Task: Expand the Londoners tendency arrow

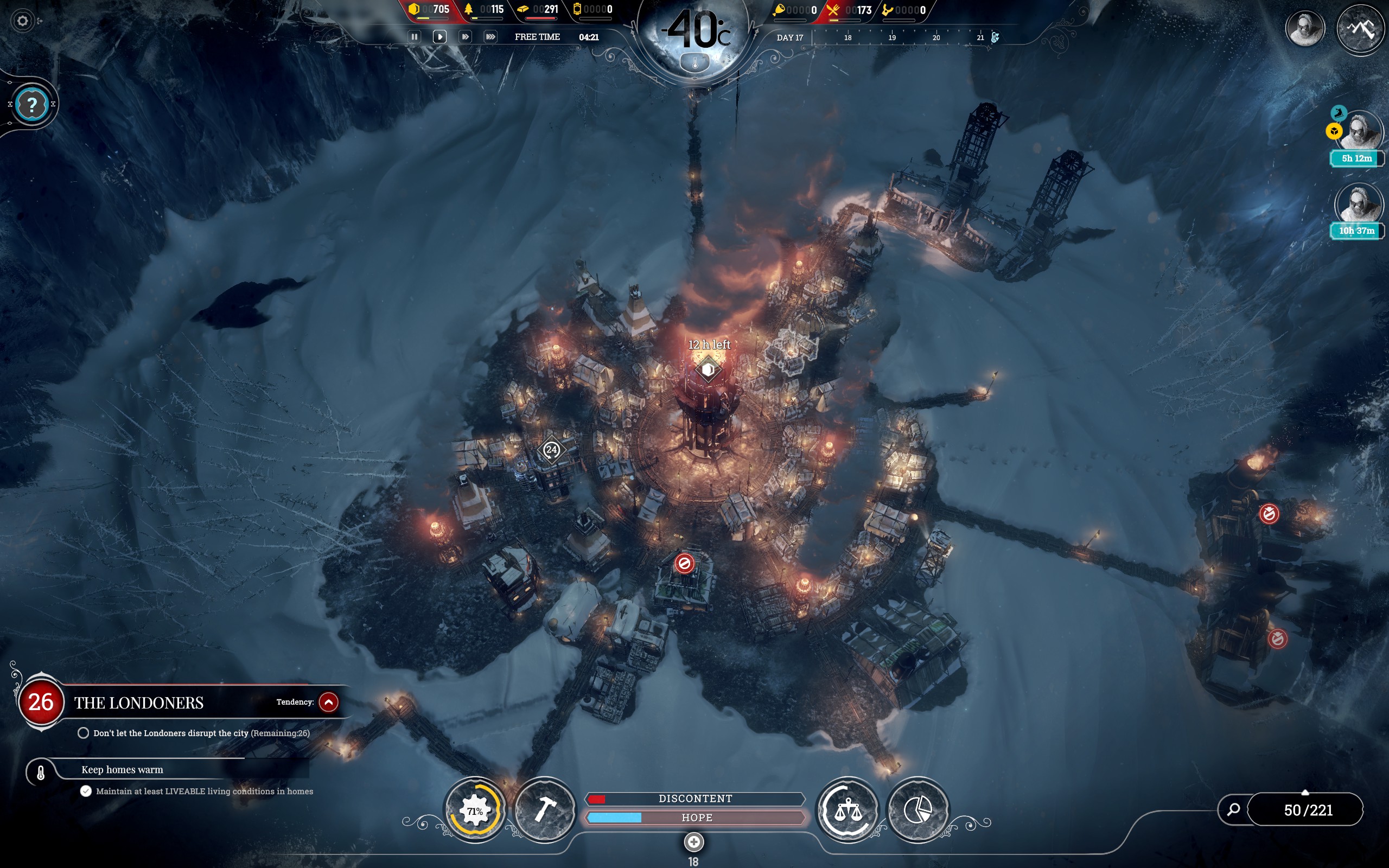Action: (328, 701)
